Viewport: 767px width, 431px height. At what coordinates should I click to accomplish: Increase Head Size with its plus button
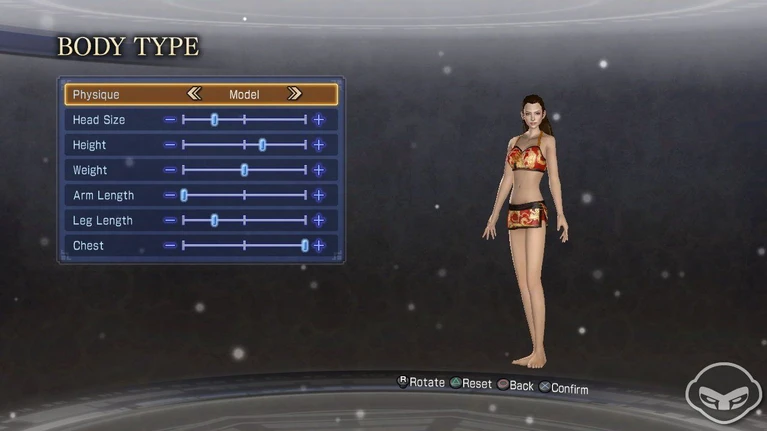(319, 120)
